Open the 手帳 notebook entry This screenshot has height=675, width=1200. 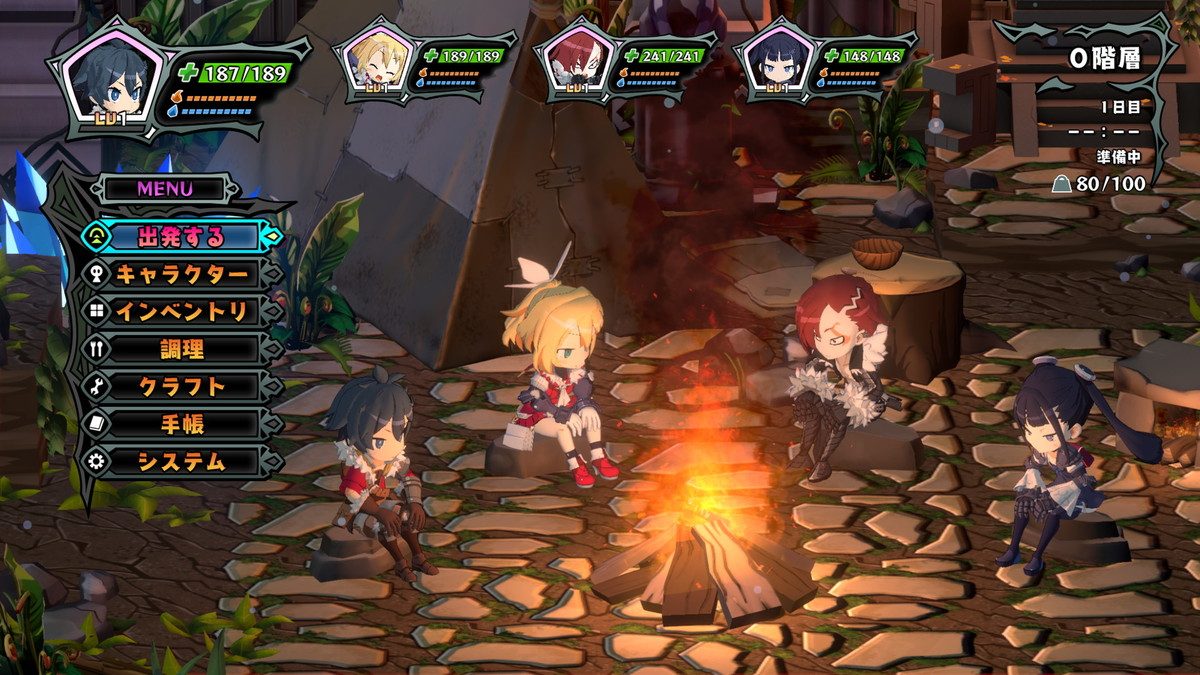(181, 424)
